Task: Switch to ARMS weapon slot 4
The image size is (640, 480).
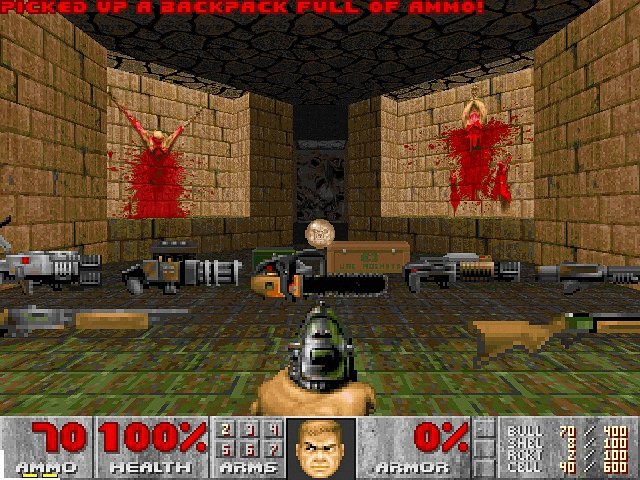Action: (x=272, y=430)
